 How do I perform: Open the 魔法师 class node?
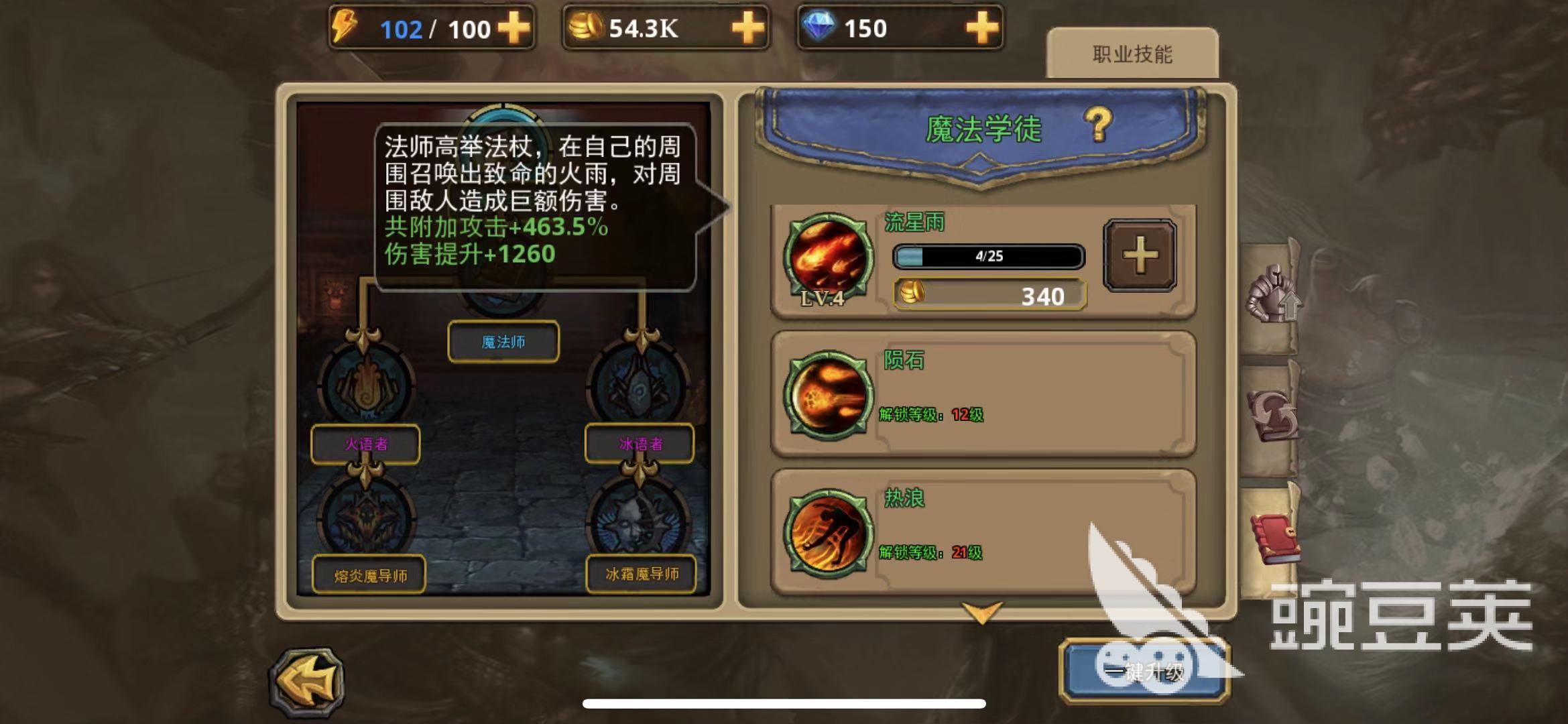click(x=502, y=341)
